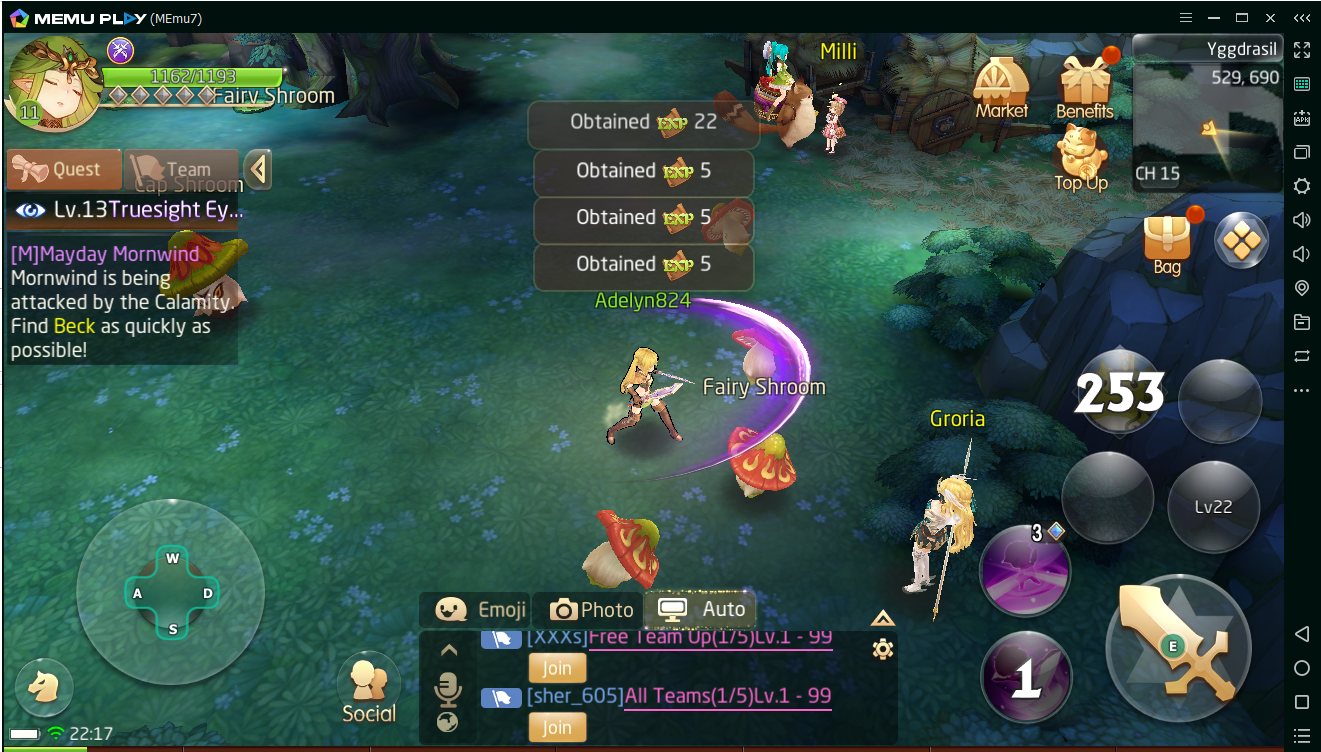Open the Social menu
Screen dimensions: 1321x752
369,688
